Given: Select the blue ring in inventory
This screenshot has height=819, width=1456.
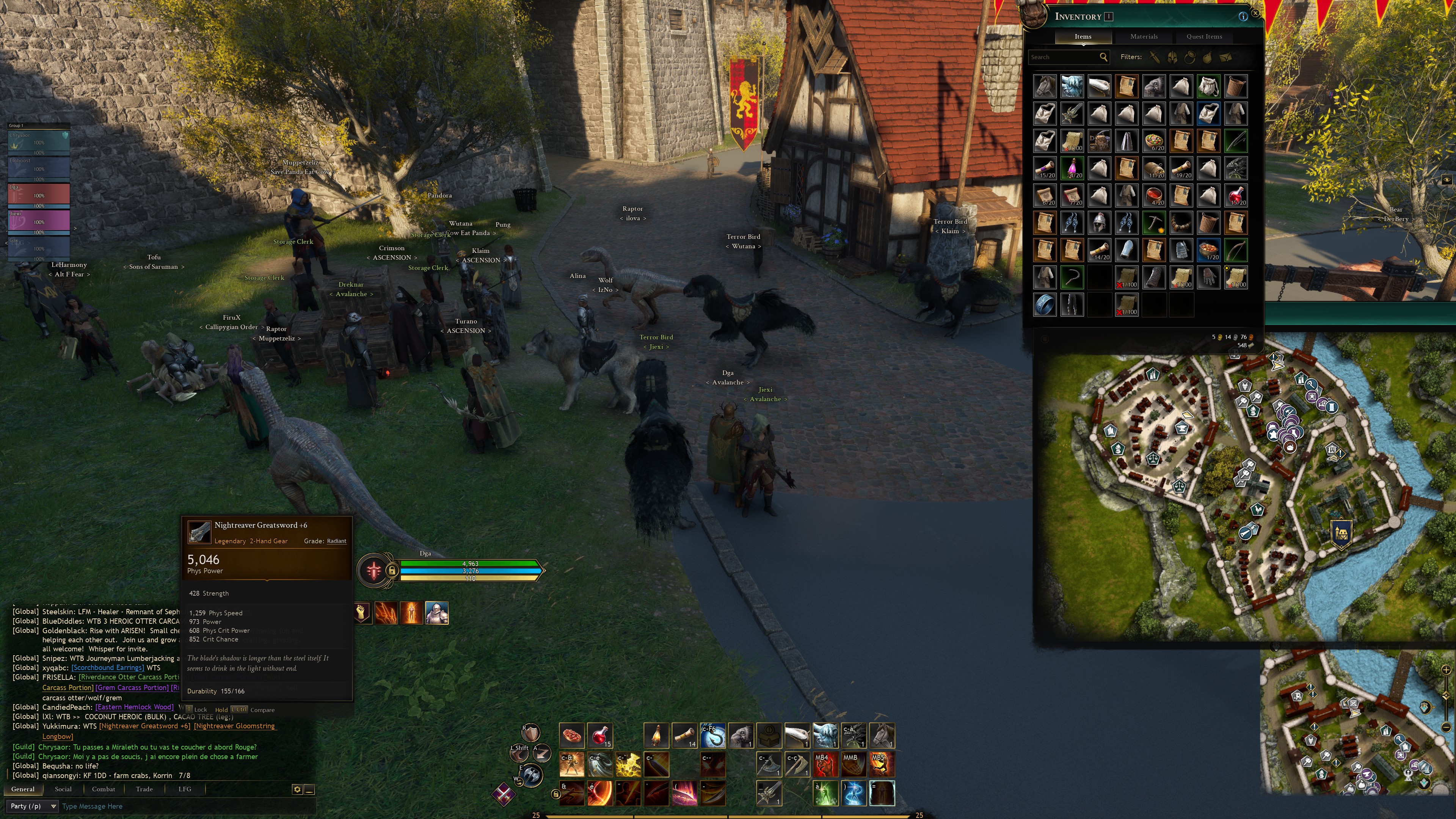Looking at the screenshot, I should [1045, 304].
